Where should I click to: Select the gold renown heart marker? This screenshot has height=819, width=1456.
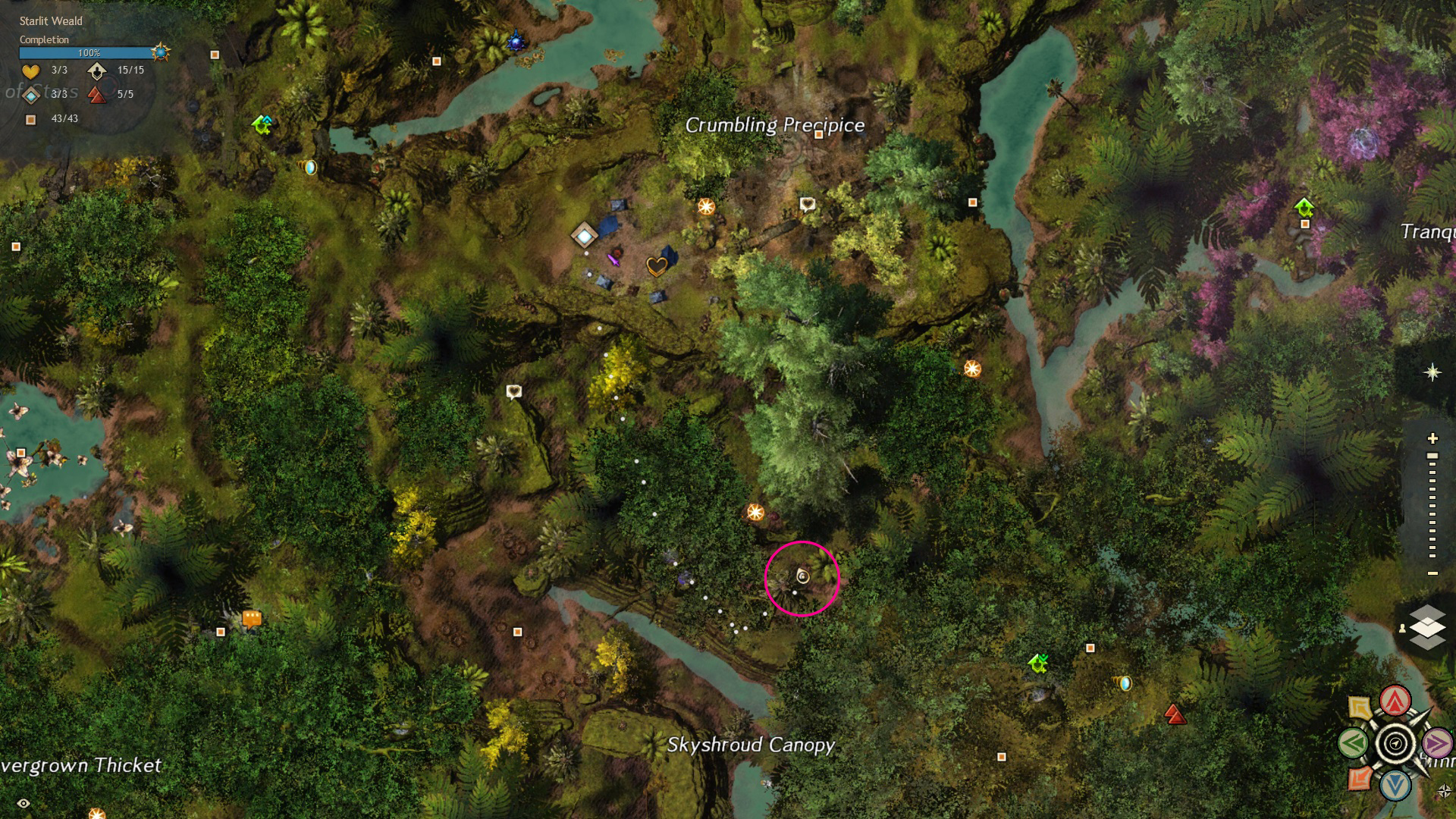657,266
